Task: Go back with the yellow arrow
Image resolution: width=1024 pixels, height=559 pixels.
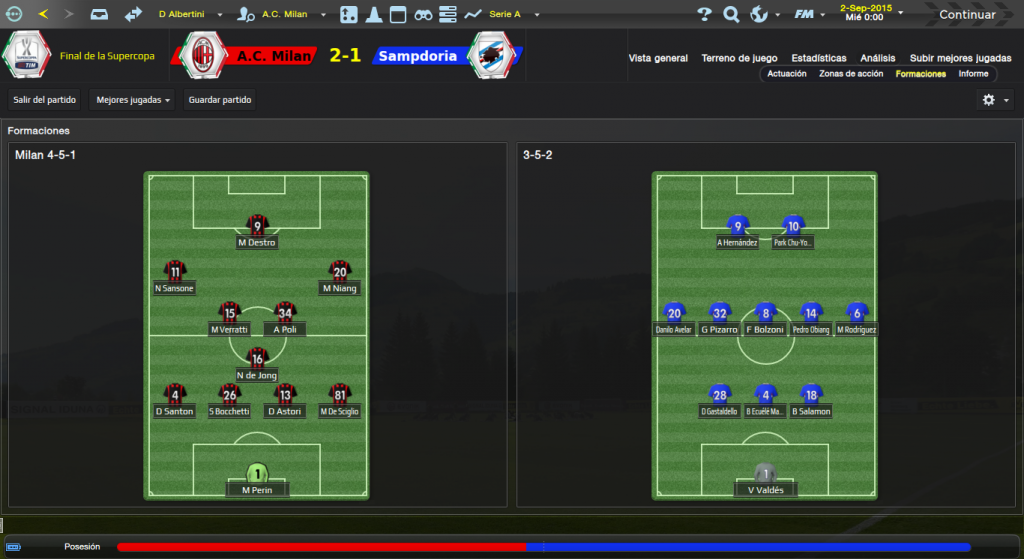Action: point(42,14)
